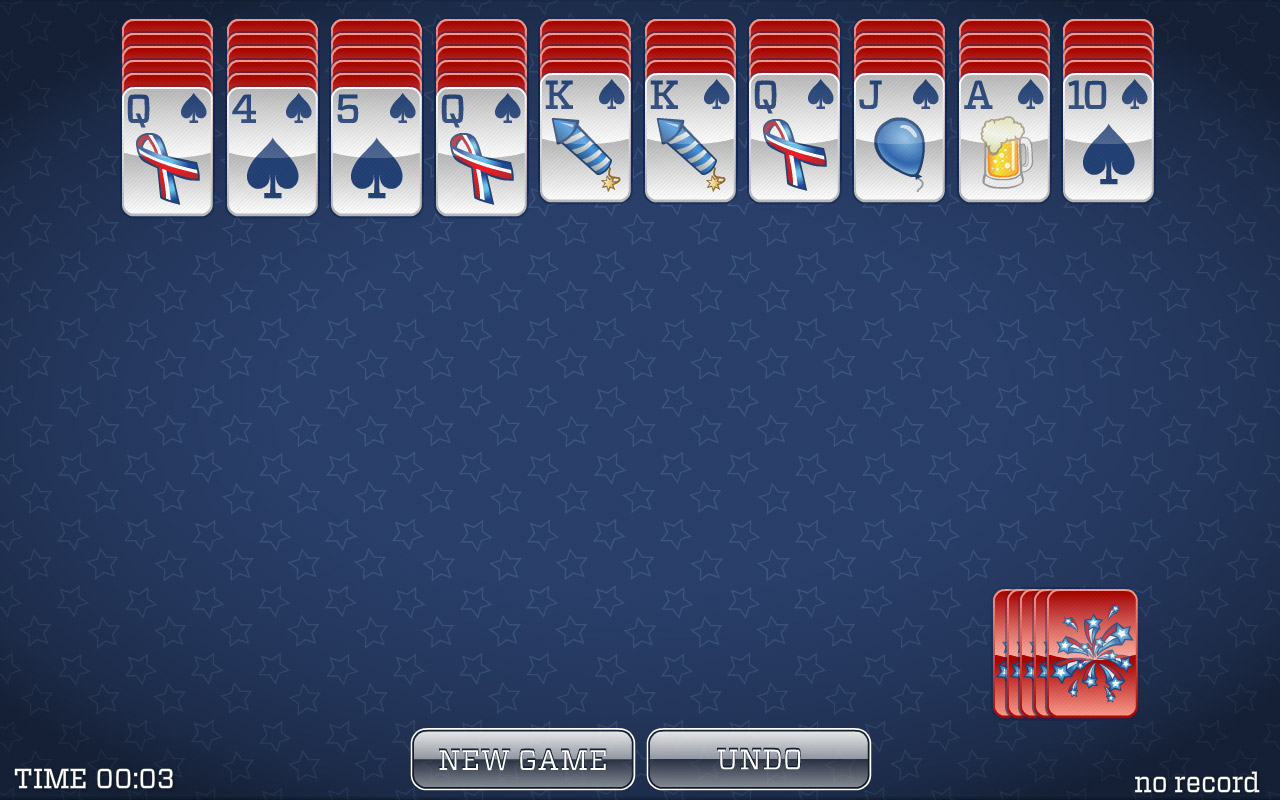This screenshot has height=800, width=1280.
Task: Click the fourth column Queen of Spades
Action: point(480,150)
